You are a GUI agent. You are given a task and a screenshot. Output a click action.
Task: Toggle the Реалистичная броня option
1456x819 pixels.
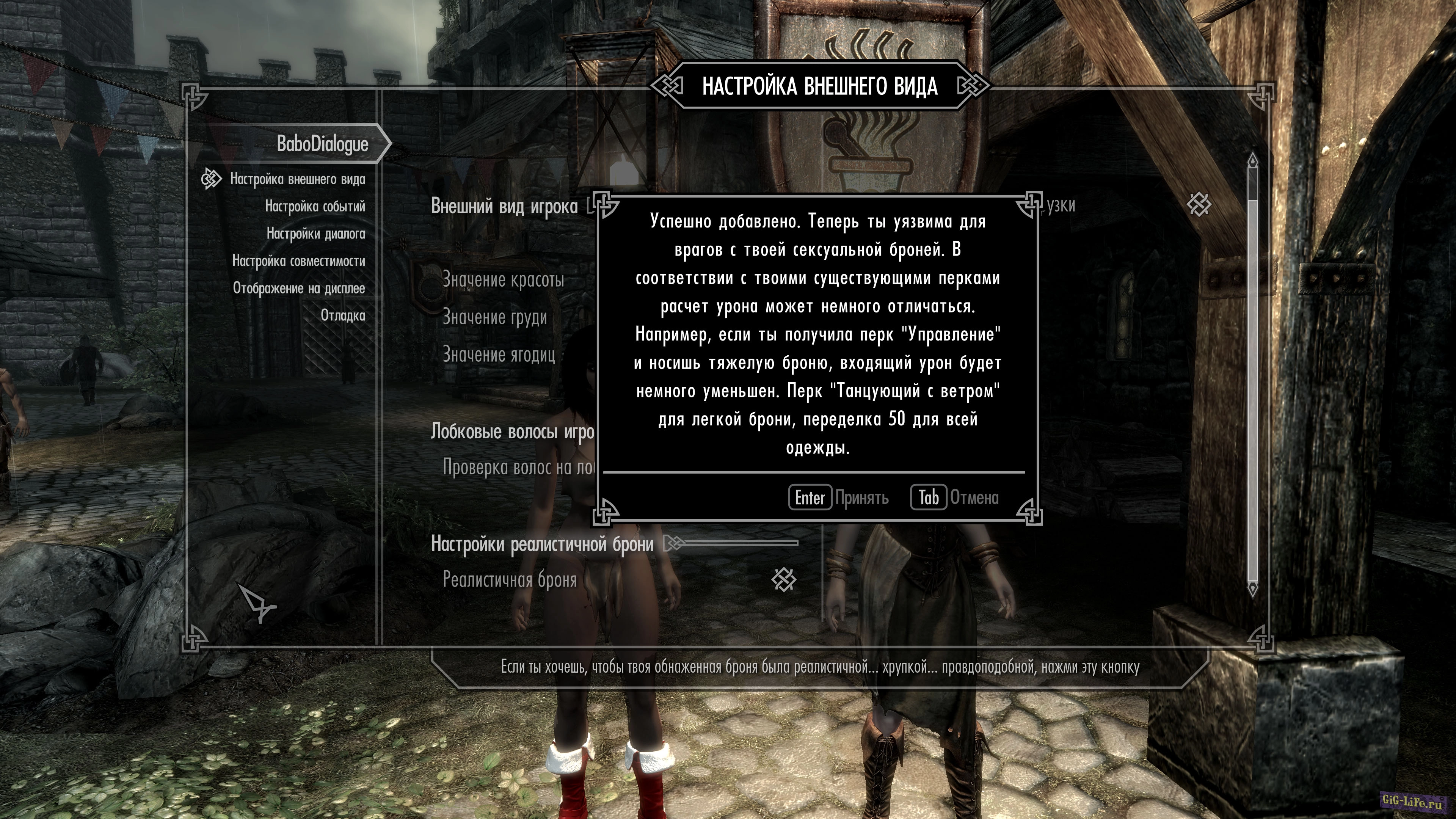pyautogui.click(x=783, y=579)
